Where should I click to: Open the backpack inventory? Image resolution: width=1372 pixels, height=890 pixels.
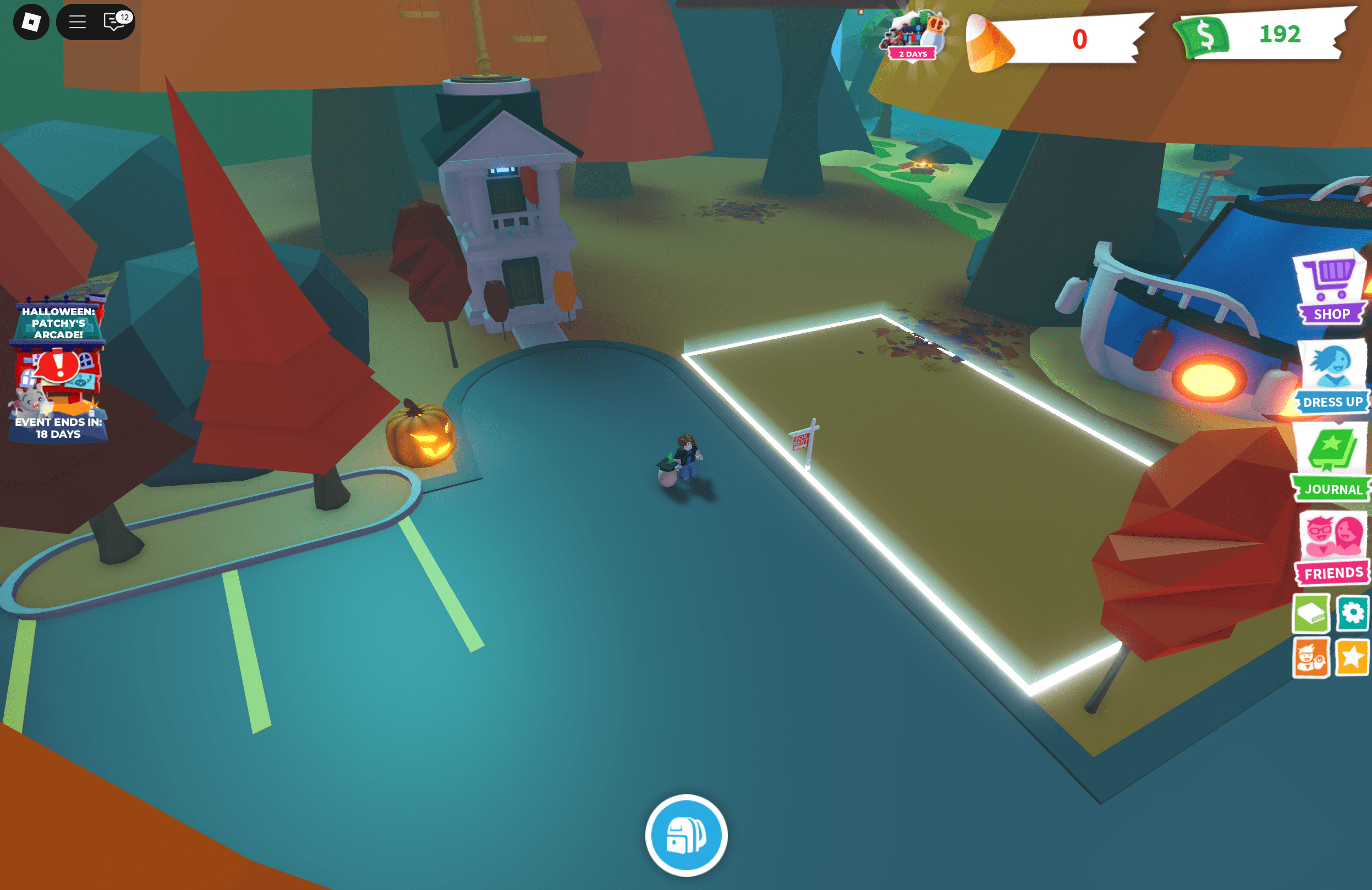(x=686, y=835)
